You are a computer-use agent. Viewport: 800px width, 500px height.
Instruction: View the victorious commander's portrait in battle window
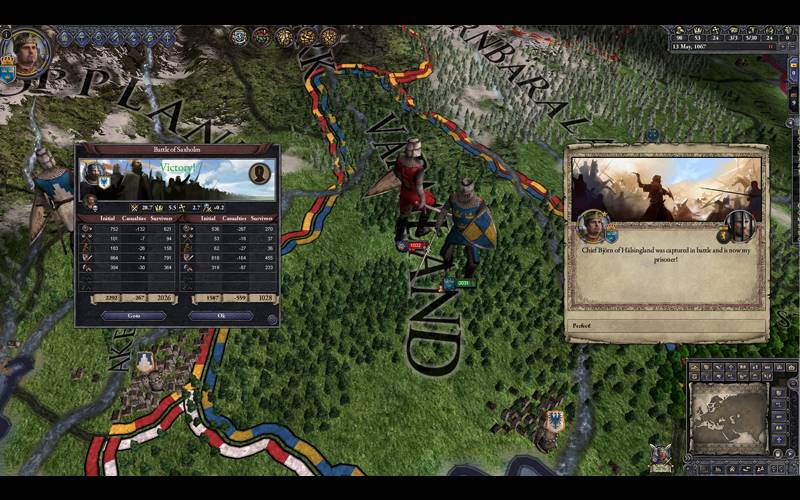93,174
